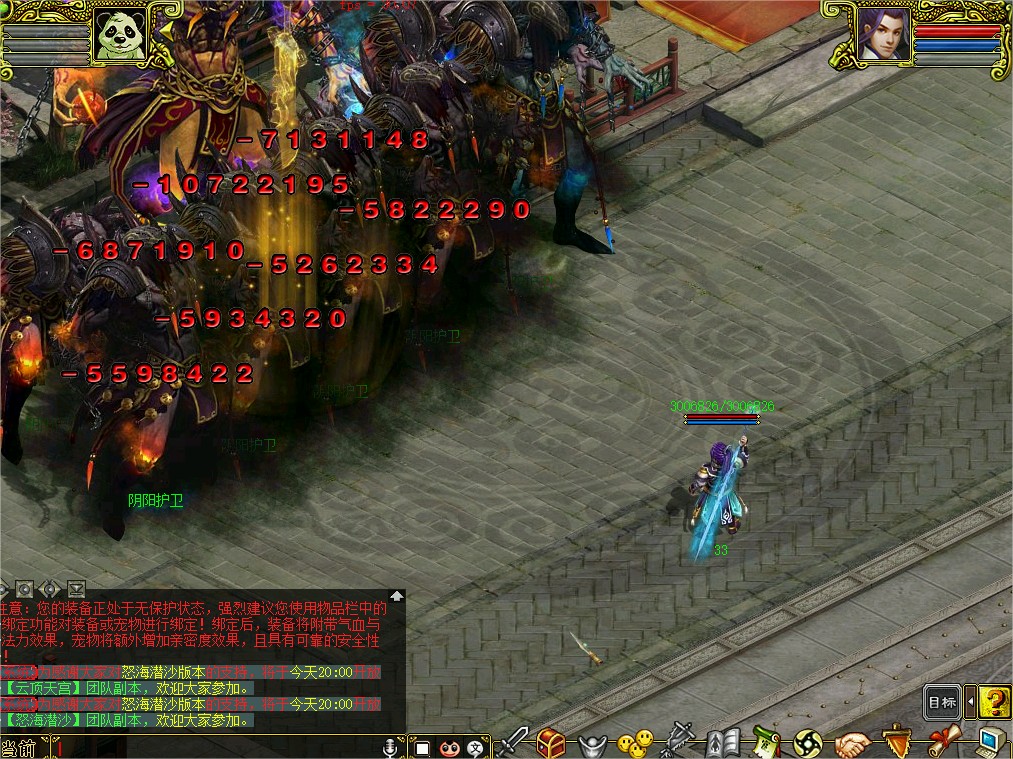The width and height of the screenshot is (1013, 759).
Task: Open the 目标 target button
Action: [941, 701]
